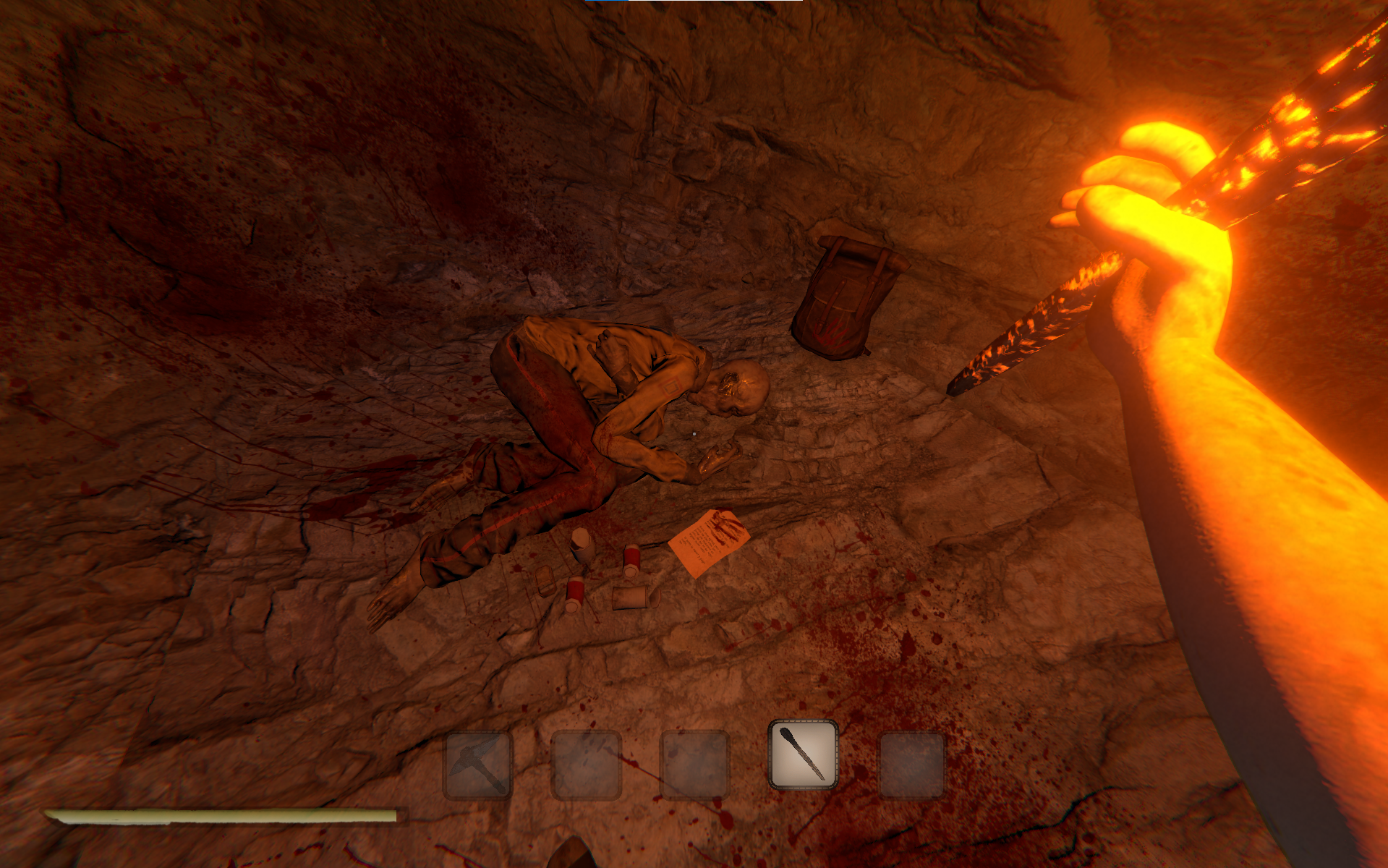Click the highlighted torch hotbar slot
Image resolution: width=1388 pixels, height=868 pixels.
coord(803,754)
